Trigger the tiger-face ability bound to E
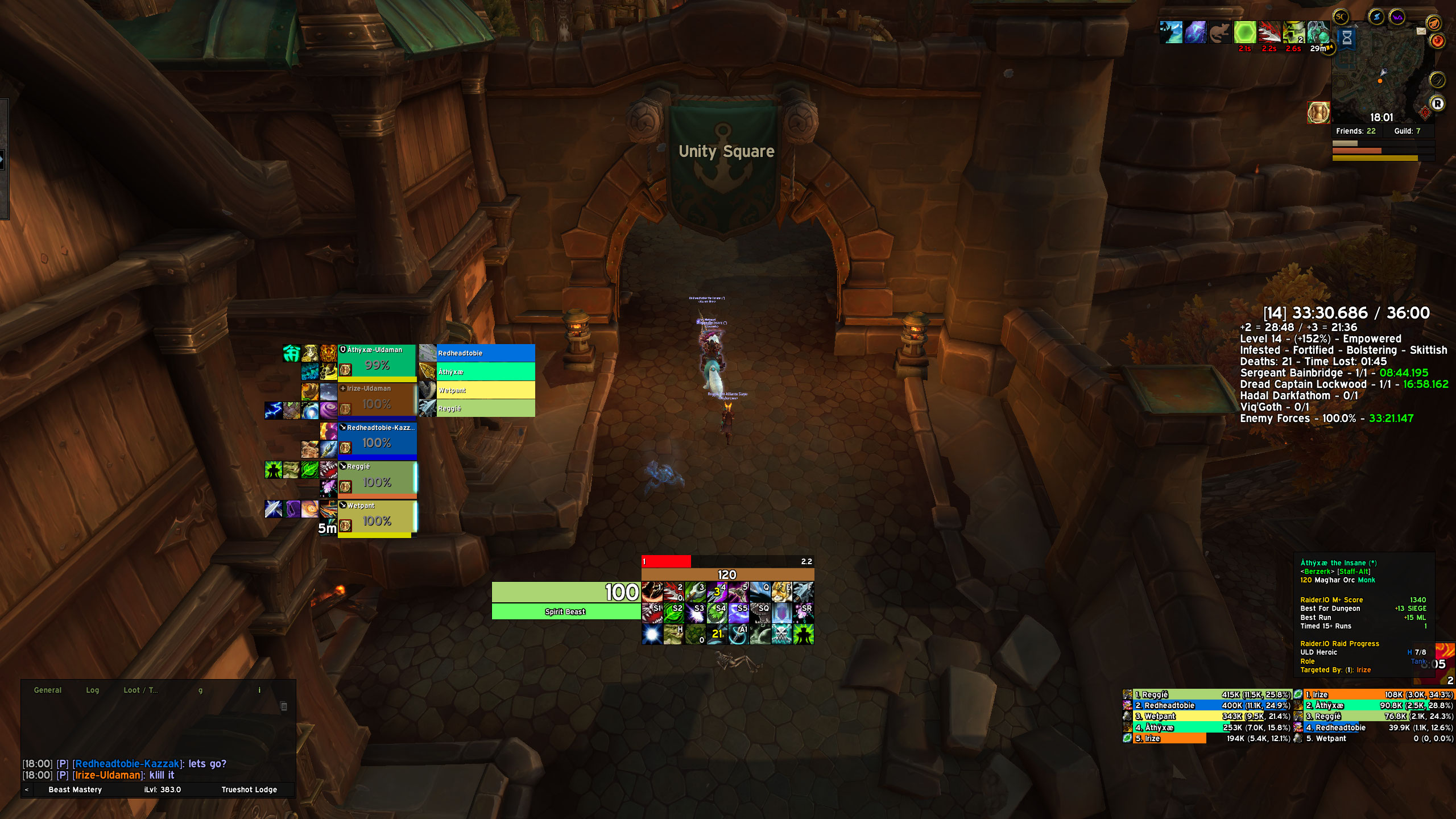 click(x=781, y=592)
